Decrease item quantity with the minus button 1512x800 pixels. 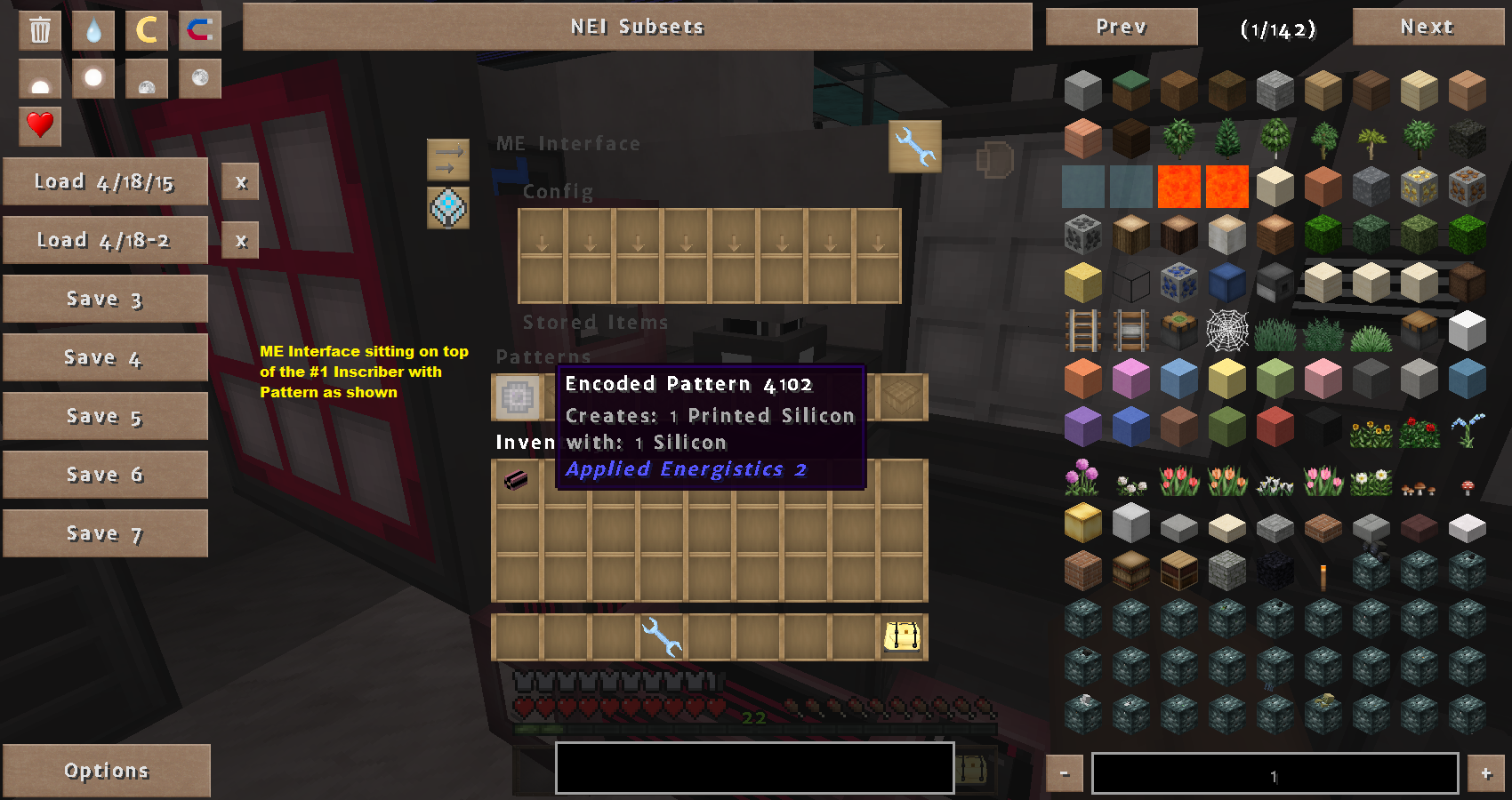pyautogui.click(x=1064, y=774)
